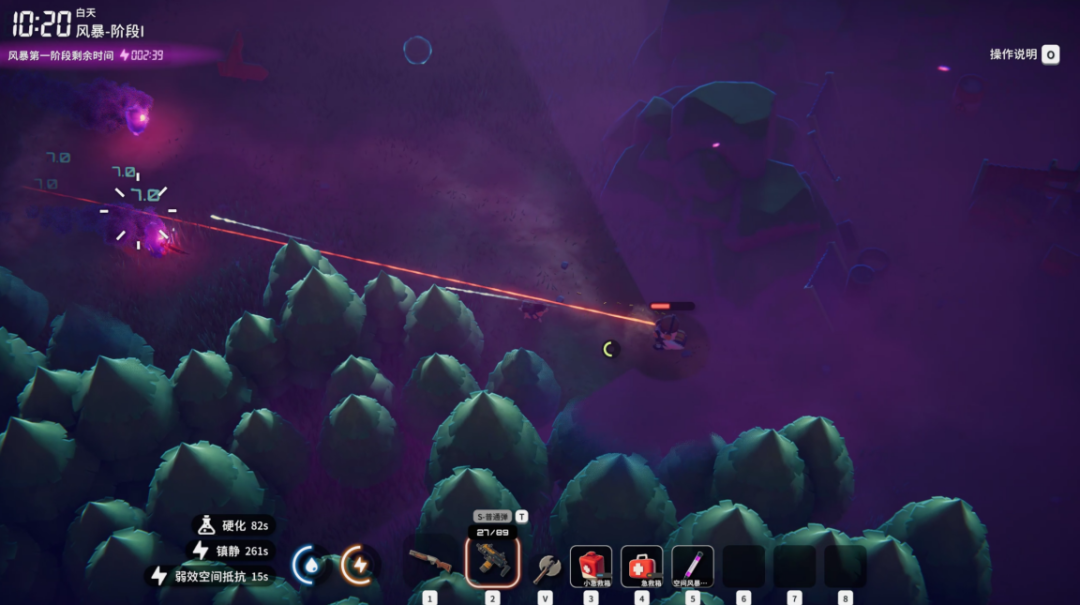Viewport: 1080px width, 605px height.
Task: Click the orange lightning energy gauge
Action: pos(358,565)
